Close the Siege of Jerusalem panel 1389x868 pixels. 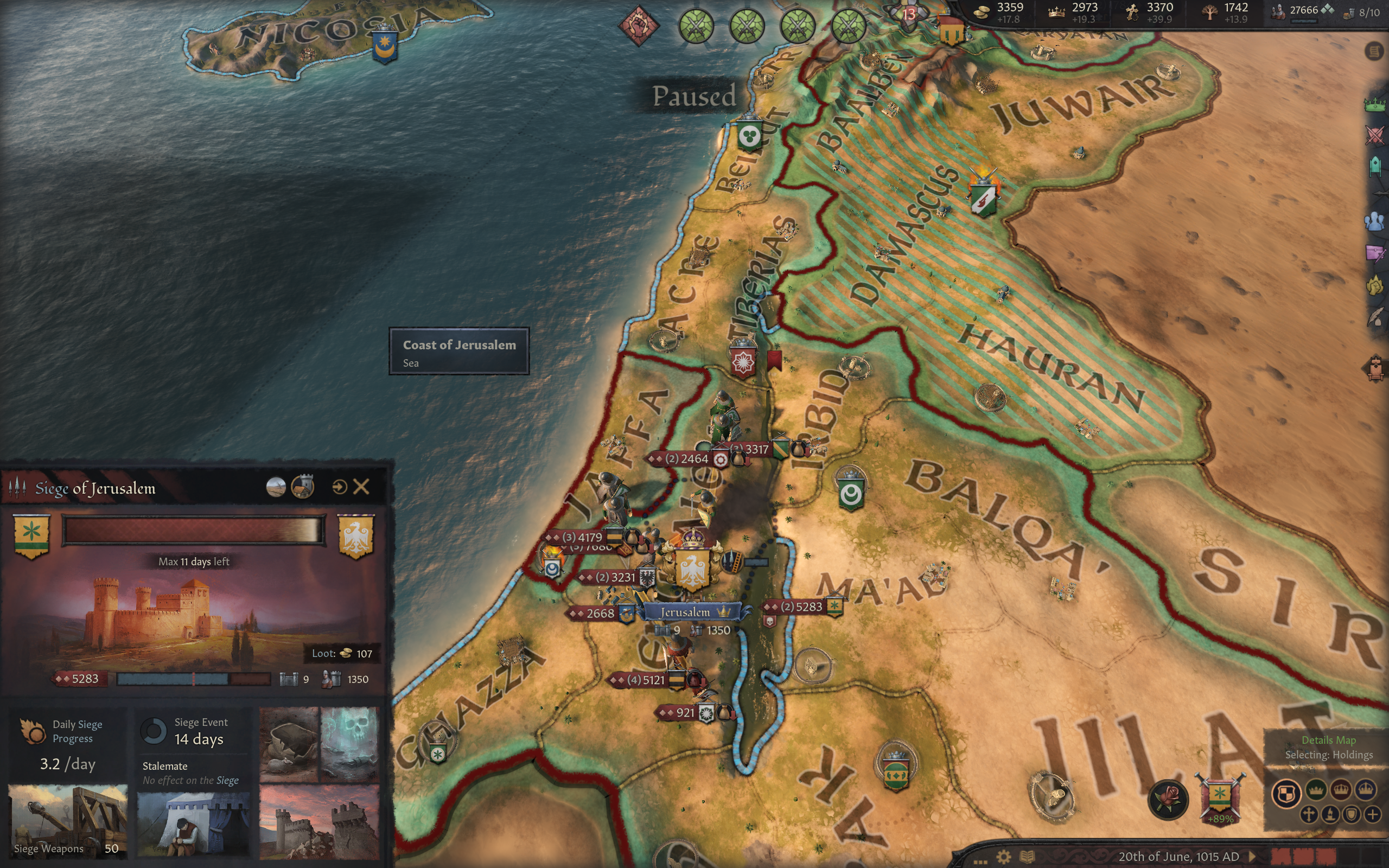click(x=361, y=487)
